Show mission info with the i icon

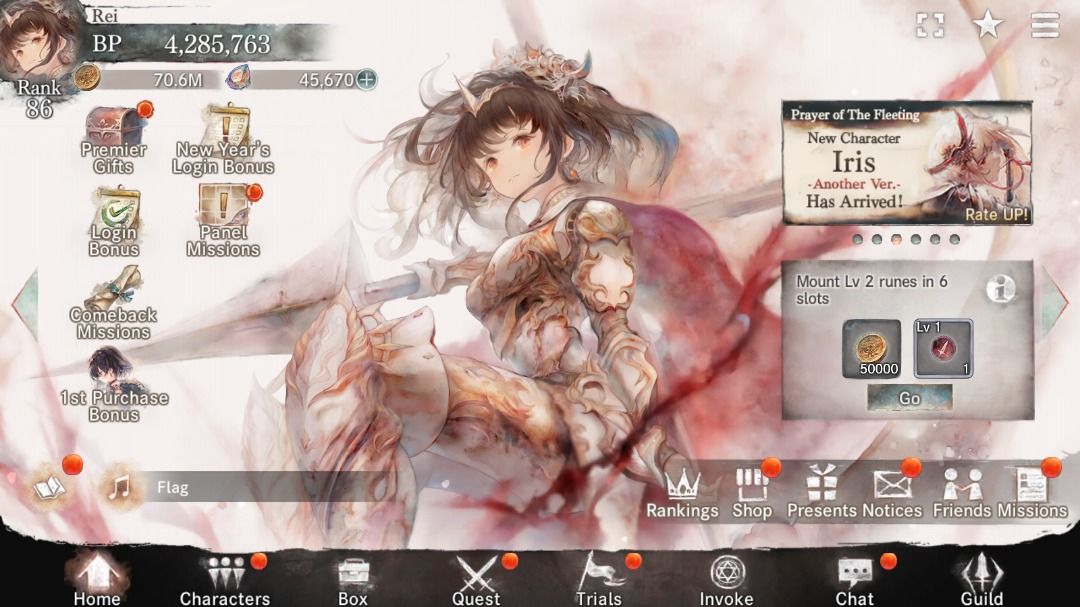pos(1000,289)
